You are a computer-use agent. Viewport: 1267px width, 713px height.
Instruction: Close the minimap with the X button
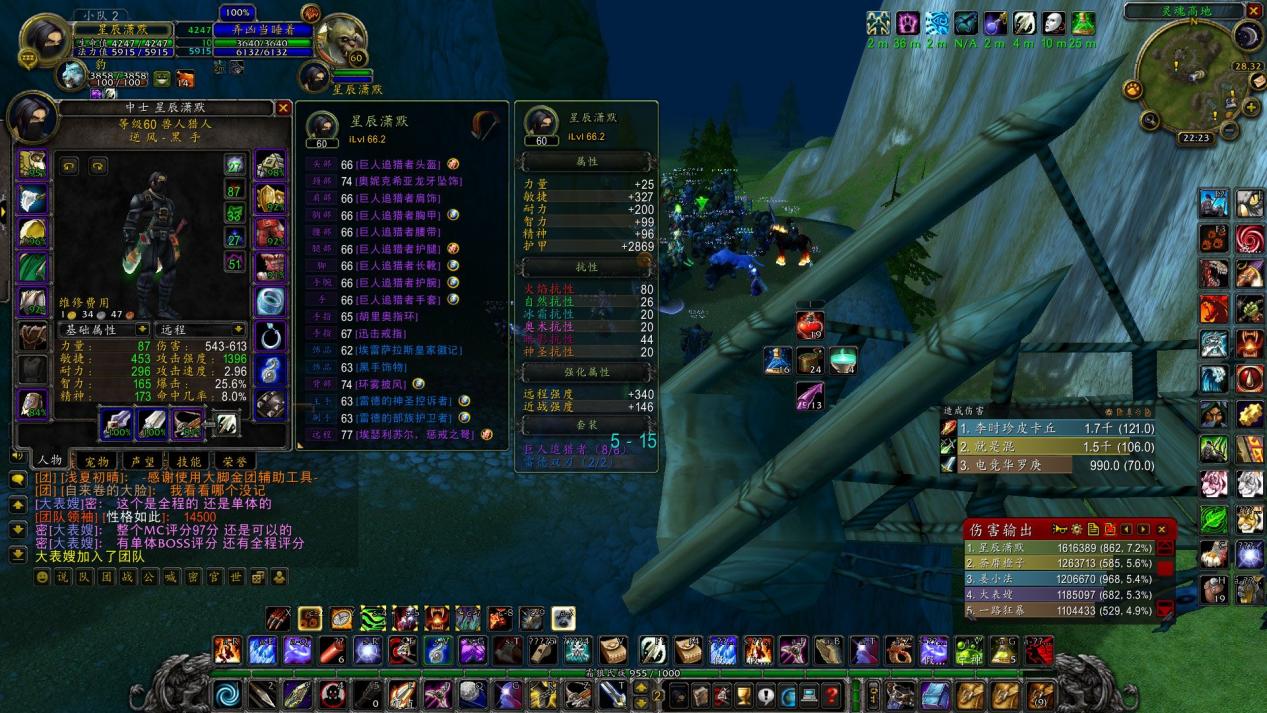coord(1252,12)
